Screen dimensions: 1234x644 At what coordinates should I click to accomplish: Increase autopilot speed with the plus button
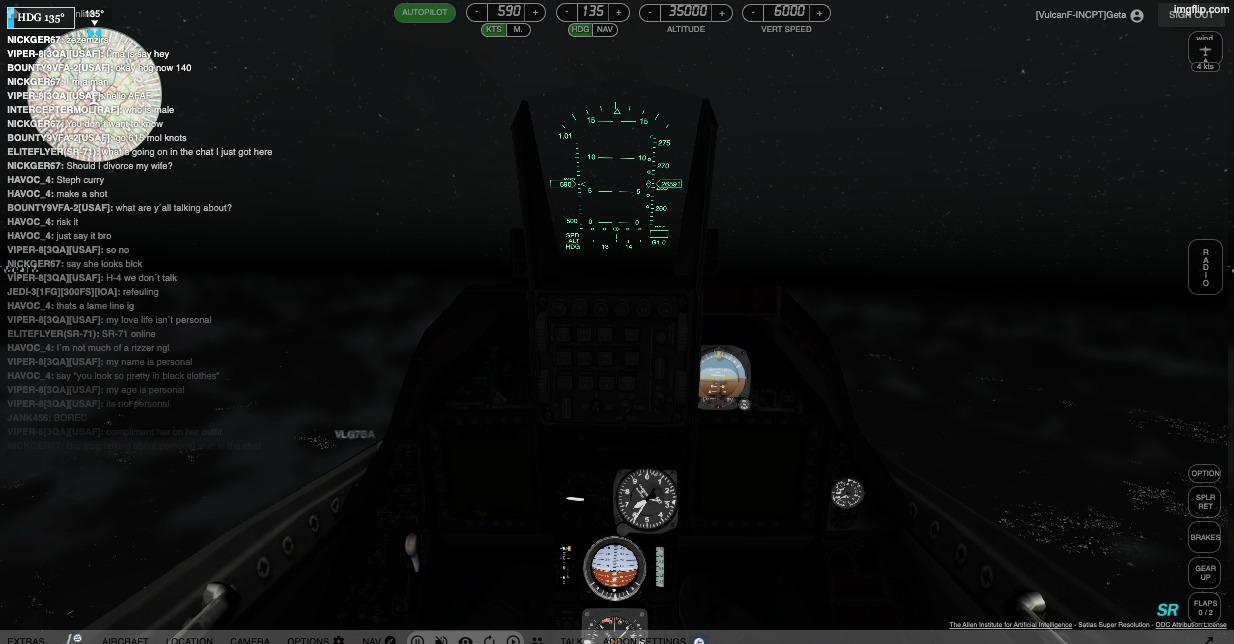536,13
